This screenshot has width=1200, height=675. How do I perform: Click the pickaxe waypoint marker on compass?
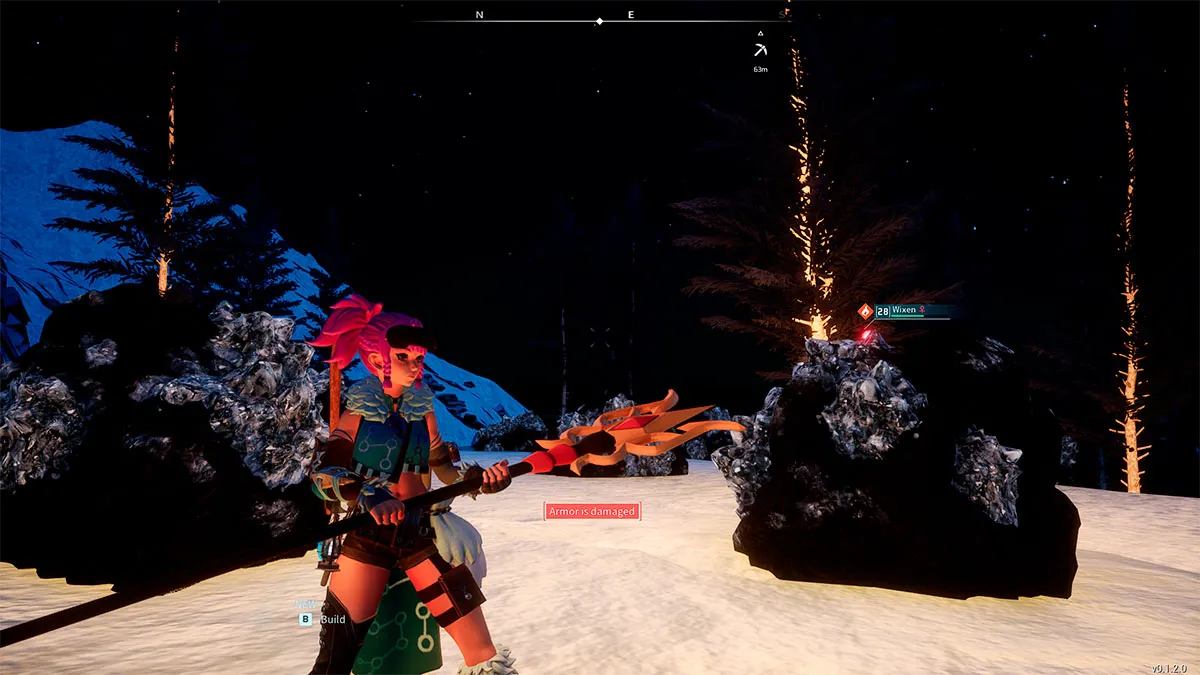761,49
